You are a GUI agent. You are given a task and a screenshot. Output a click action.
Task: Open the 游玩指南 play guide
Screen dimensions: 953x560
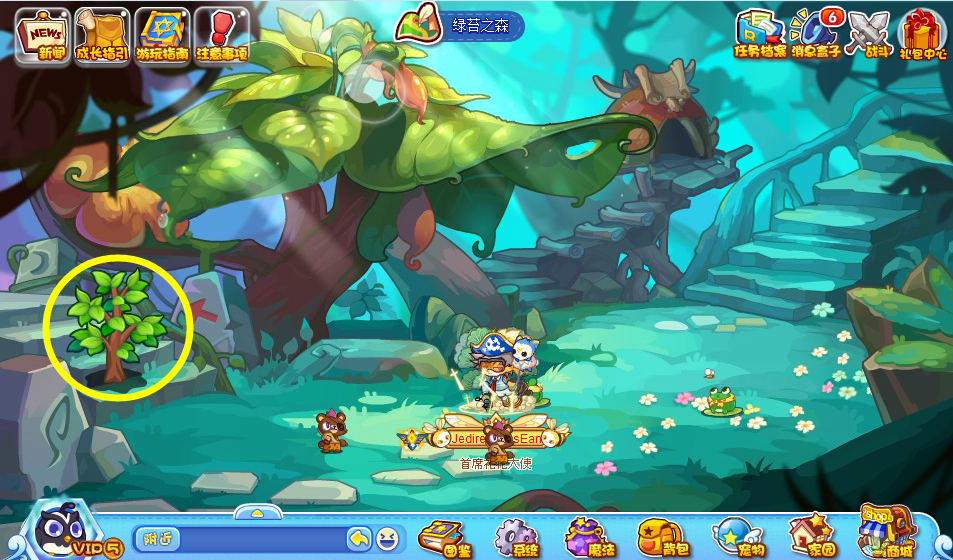(162, 37)
